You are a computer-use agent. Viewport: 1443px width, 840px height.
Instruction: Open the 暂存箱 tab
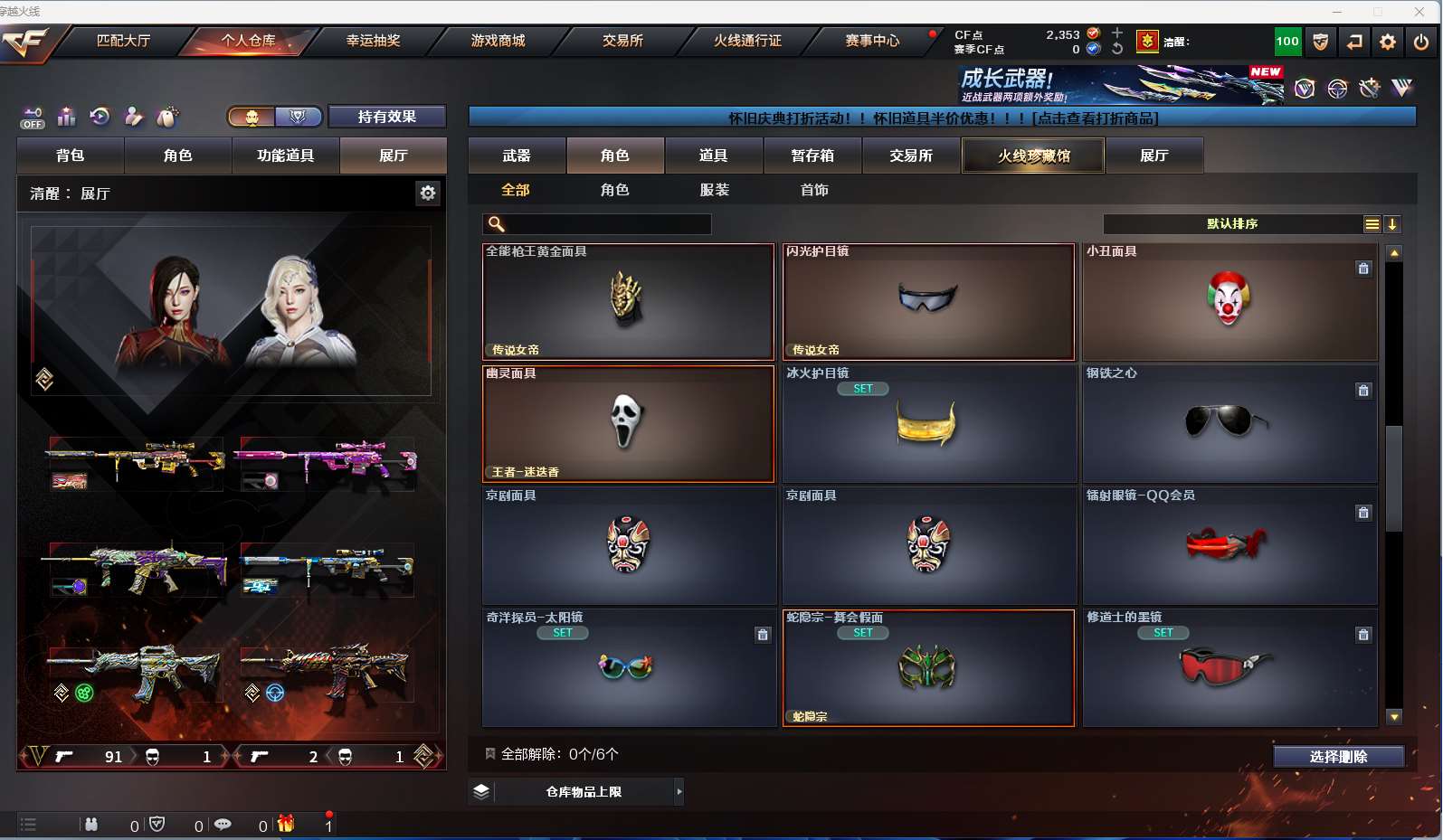(x=812, y=156)
